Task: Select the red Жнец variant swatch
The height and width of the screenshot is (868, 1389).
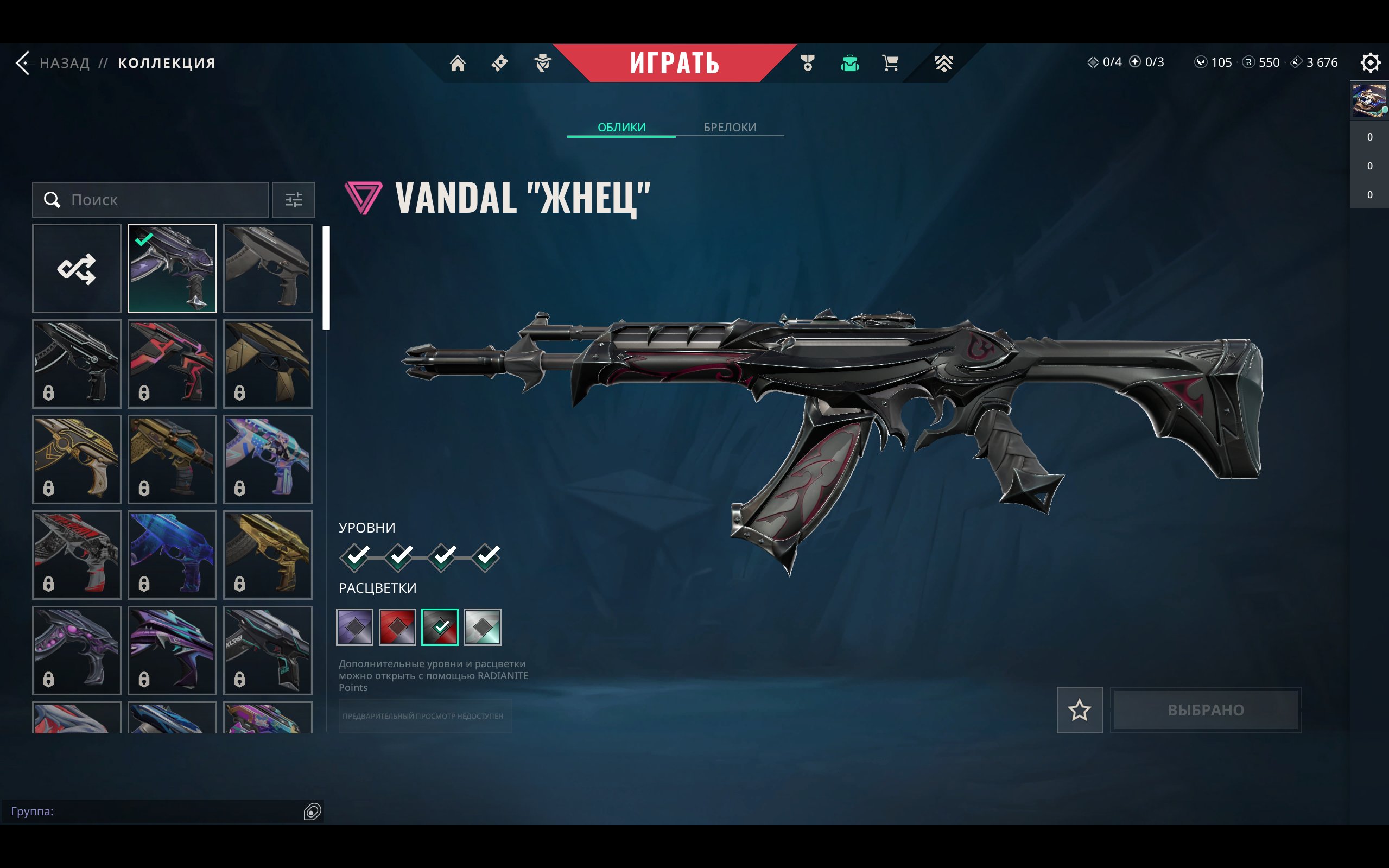Action: (x=398, y=627)
